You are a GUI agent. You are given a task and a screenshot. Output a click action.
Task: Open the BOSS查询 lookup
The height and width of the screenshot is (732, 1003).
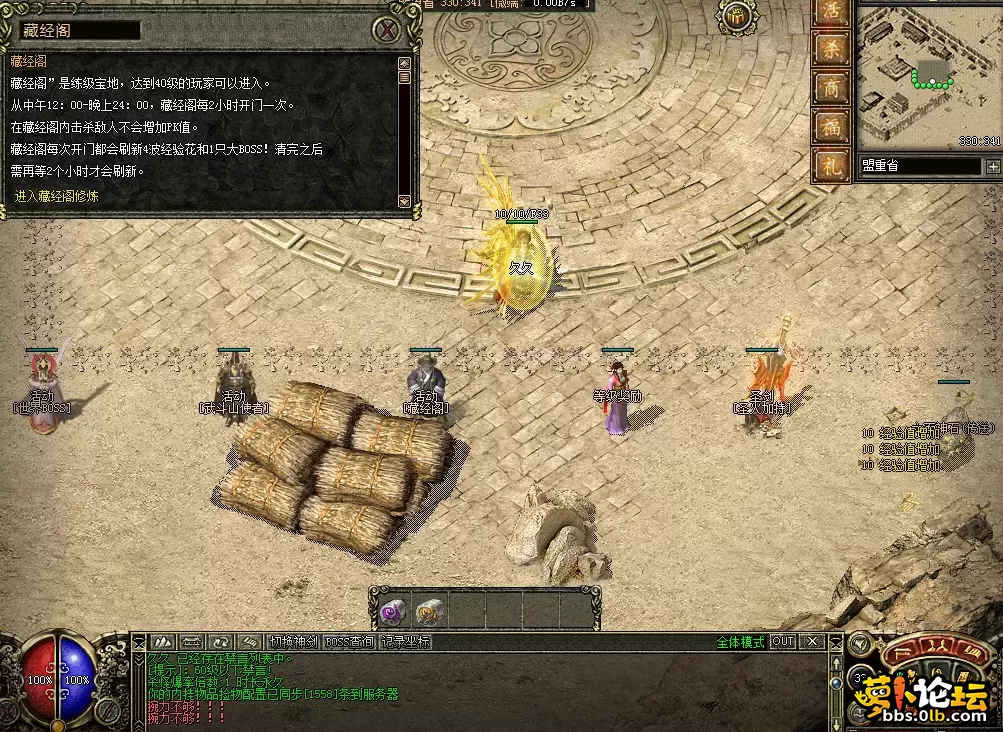[x=349, y=642]
